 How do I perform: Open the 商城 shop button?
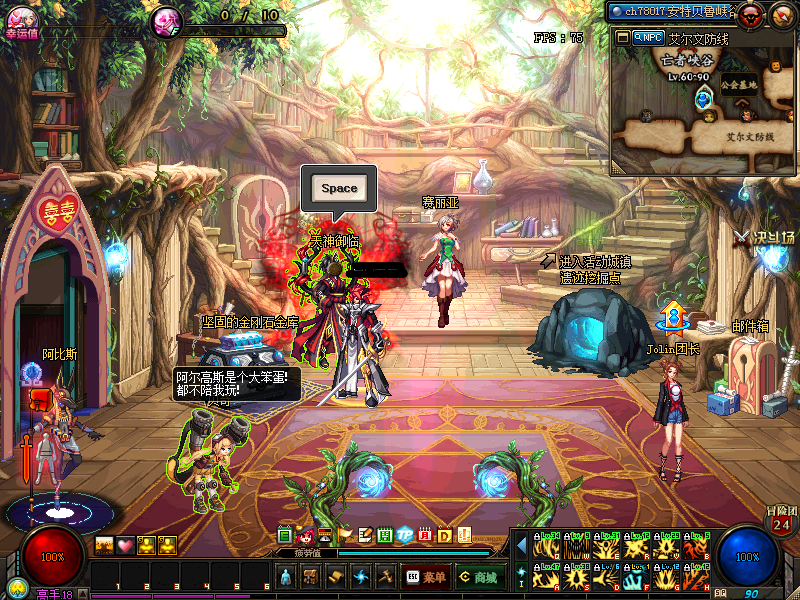480,577
